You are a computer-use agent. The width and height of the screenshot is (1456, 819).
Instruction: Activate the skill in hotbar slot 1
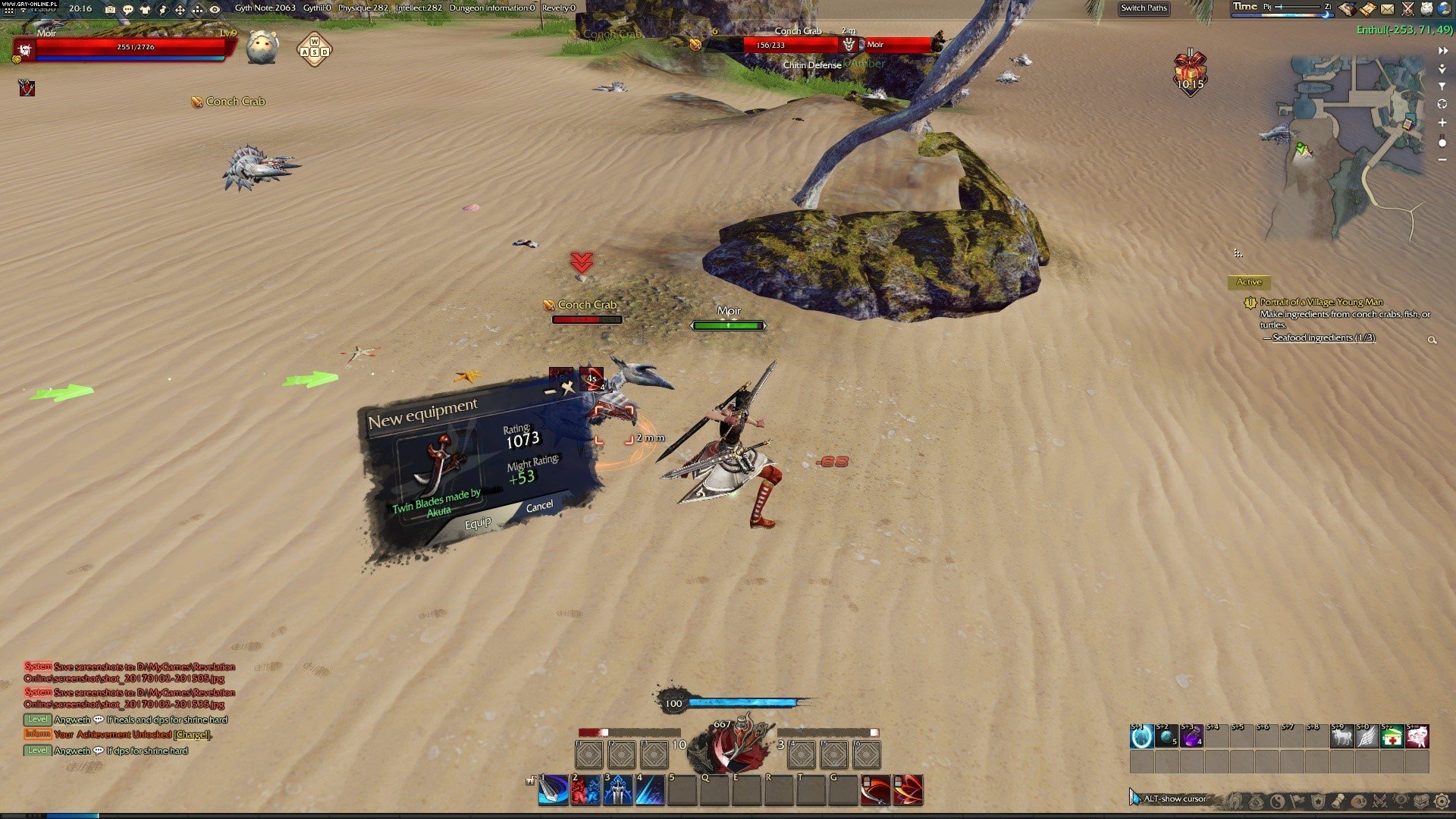pyautogui.click(x=554, y=790)
